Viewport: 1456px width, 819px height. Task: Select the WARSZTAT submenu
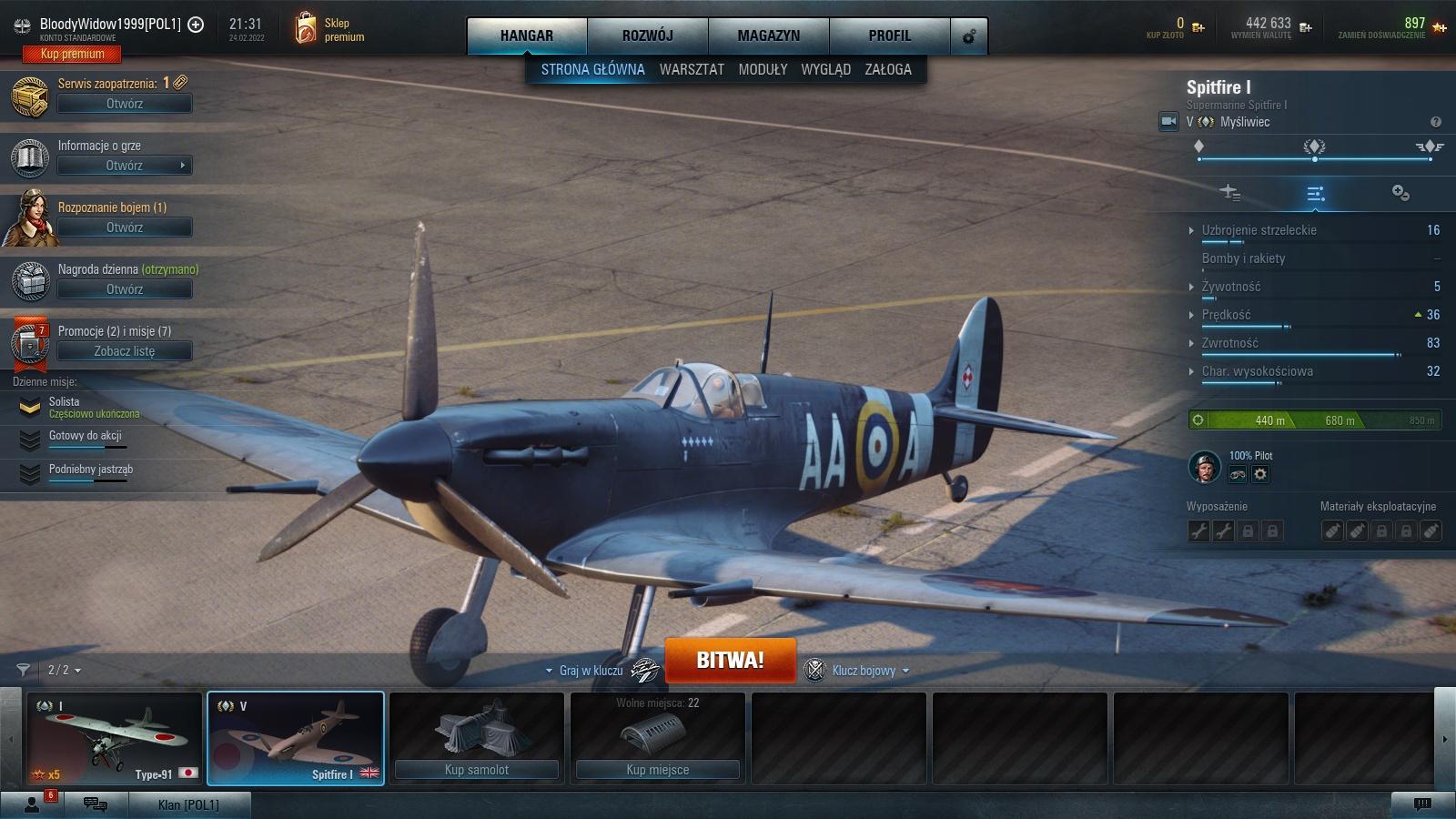(692, 69)
